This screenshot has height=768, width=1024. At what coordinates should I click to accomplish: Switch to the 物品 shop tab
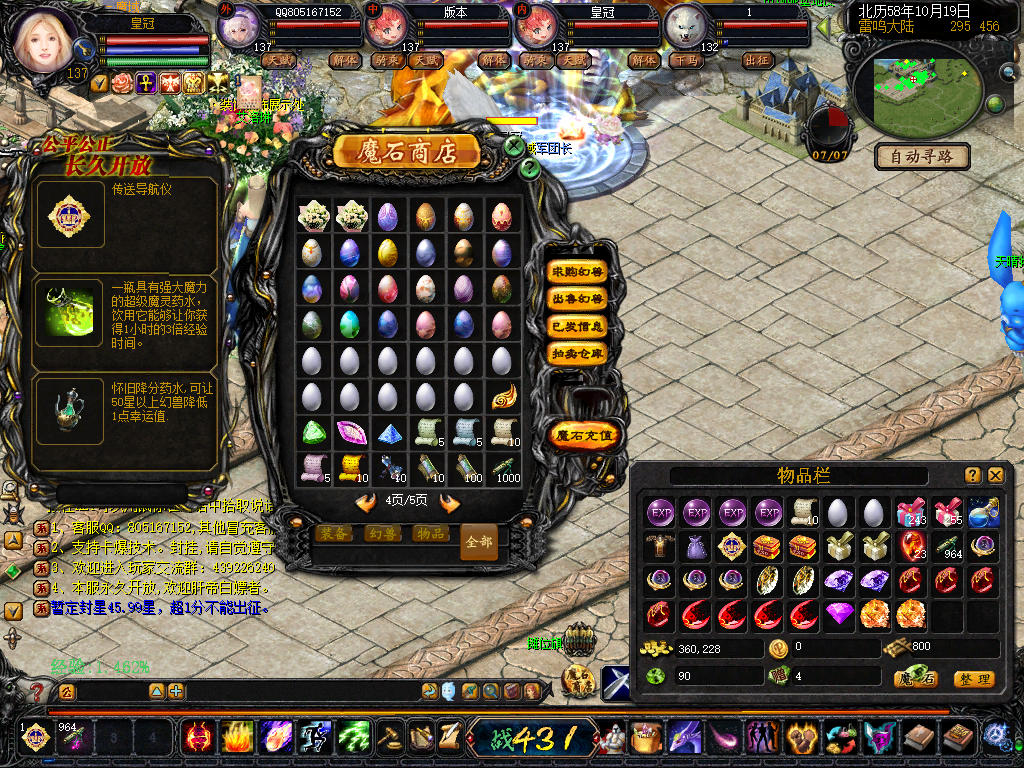click(430, 534)
